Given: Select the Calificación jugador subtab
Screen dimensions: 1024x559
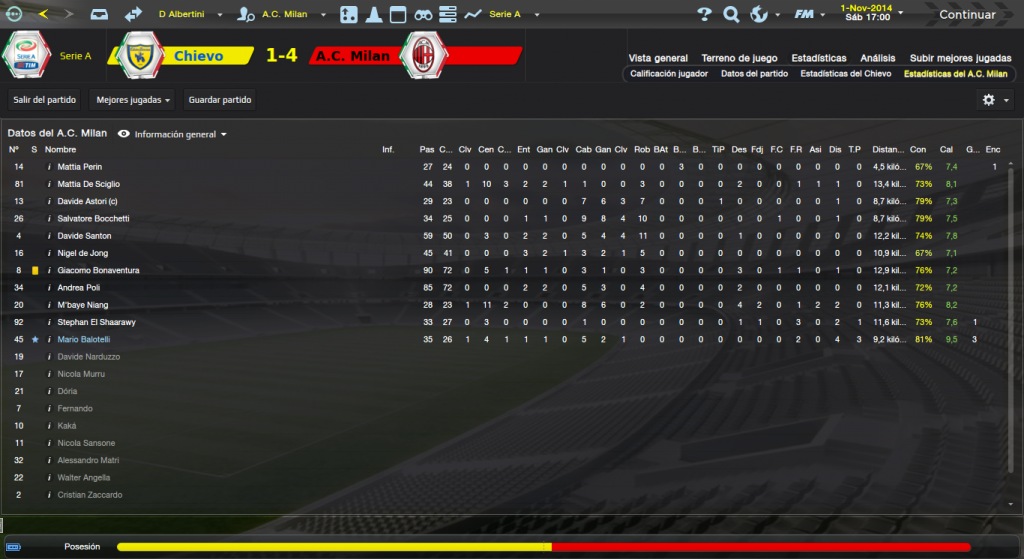Looking at the screenshot, I should tap(669, 74).
